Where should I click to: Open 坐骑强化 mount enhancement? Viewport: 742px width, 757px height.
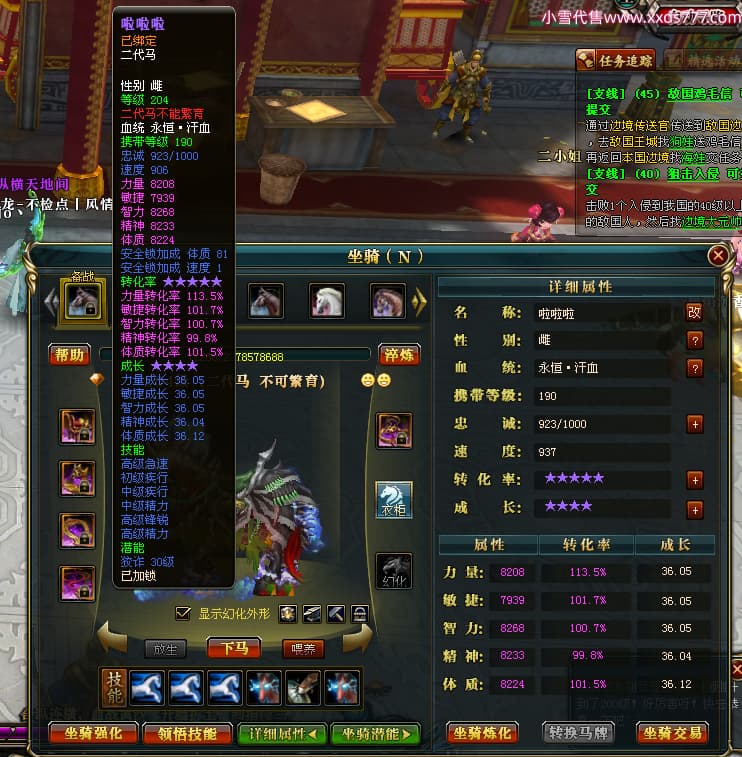[93, 733]
